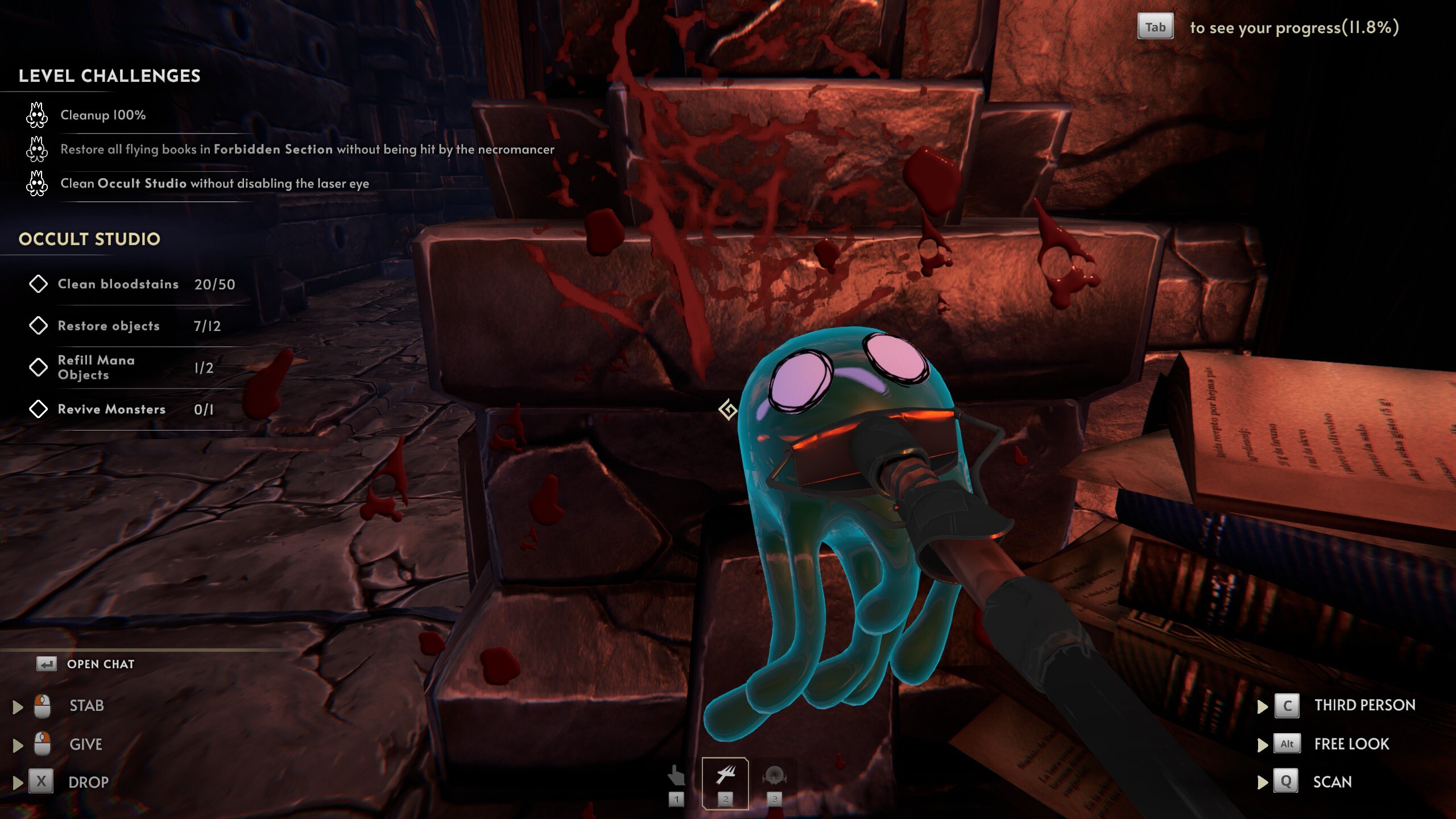Click the Restore objects objective
This screenshot has width=1456, height=819.
[109, 326]
